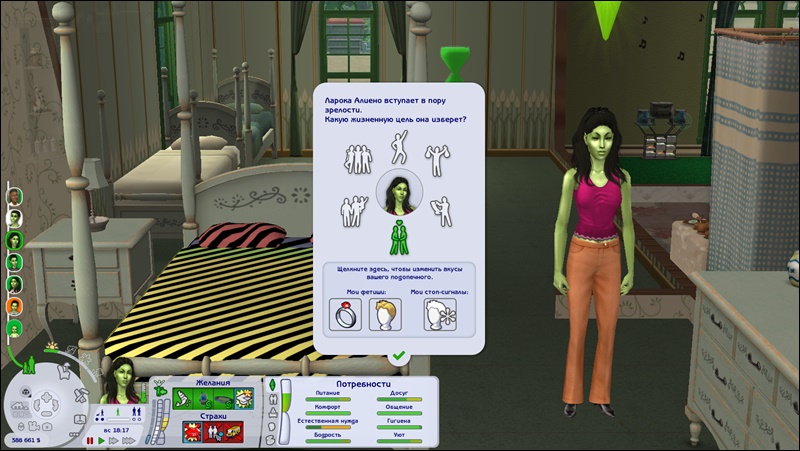Switch to triple fast-forward speed
Viewport: 800px width, 451px height.
[x=127, y=440]
